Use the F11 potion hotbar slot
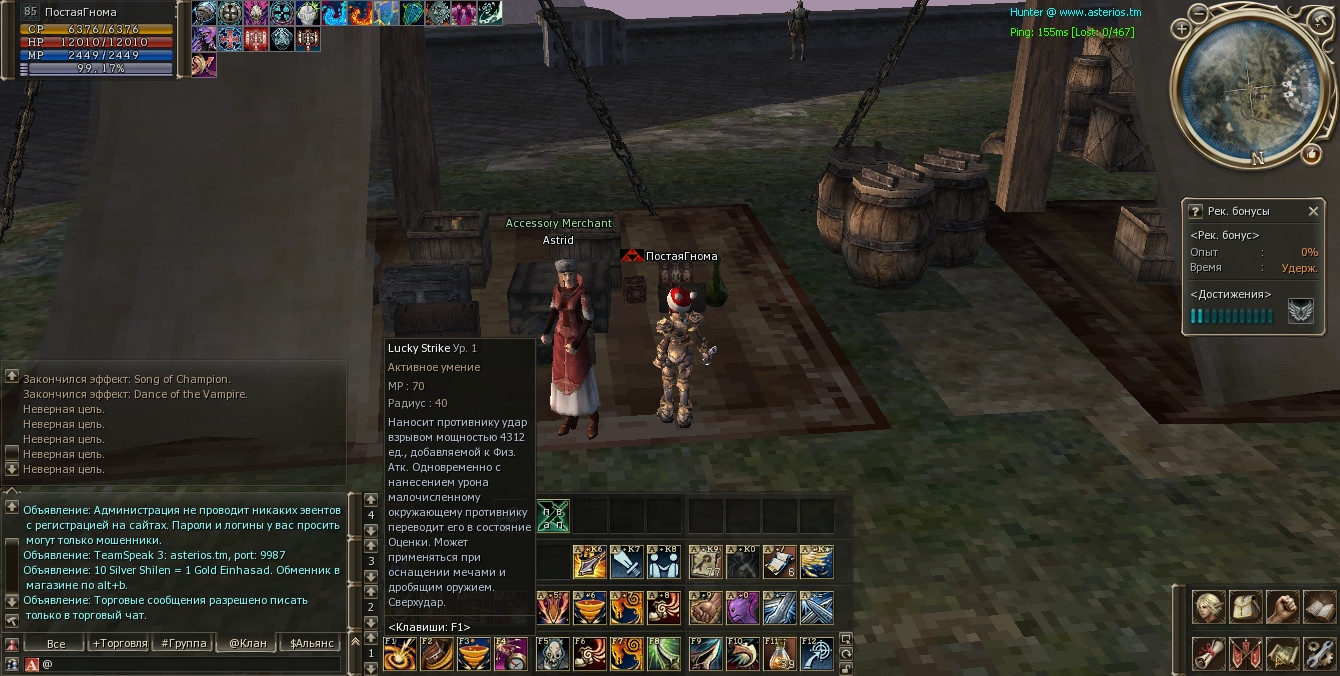 pyautogui.click(x=780, y=653)
